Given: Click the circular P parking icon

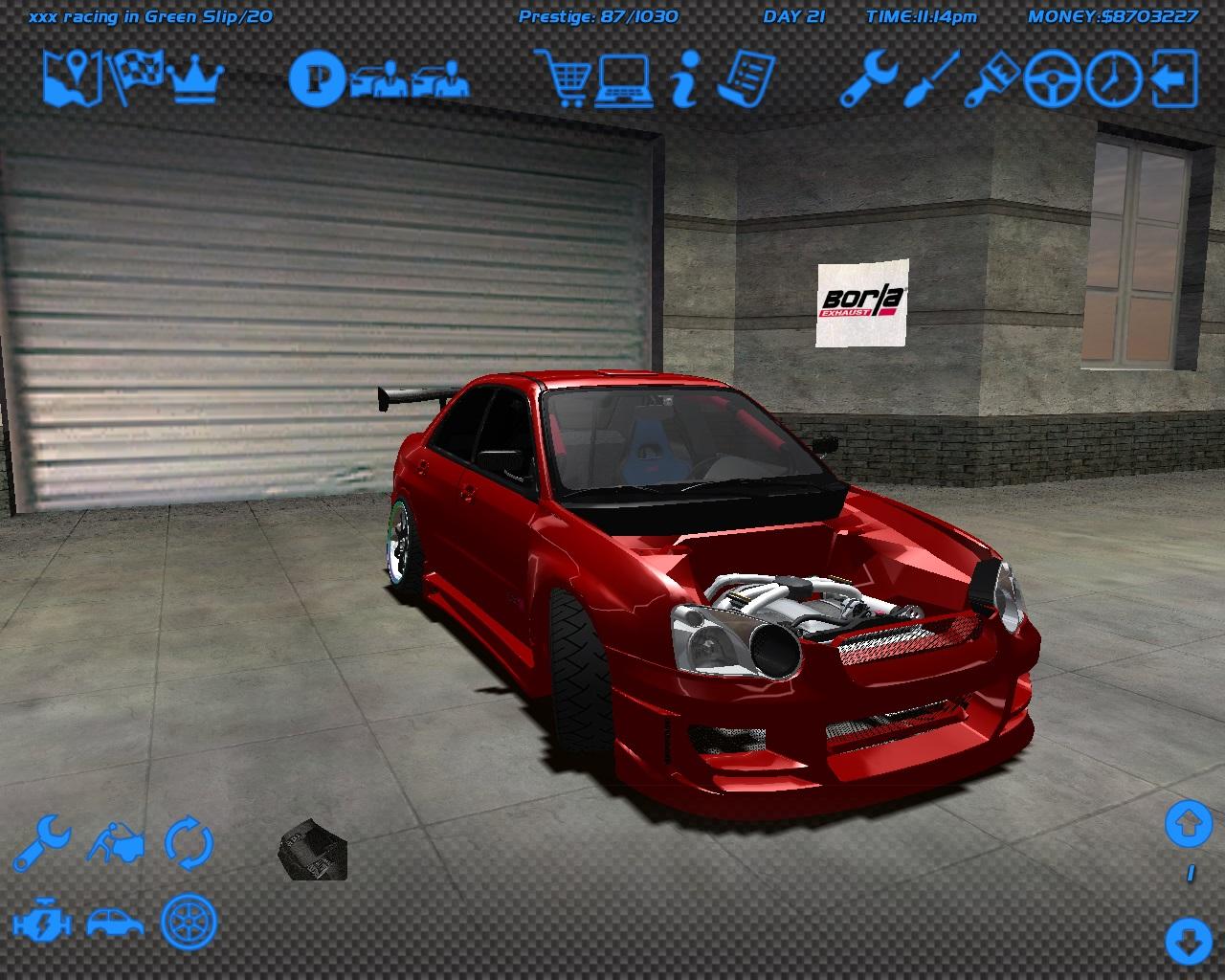Looking at the screenshot, I should click(318, 78).
